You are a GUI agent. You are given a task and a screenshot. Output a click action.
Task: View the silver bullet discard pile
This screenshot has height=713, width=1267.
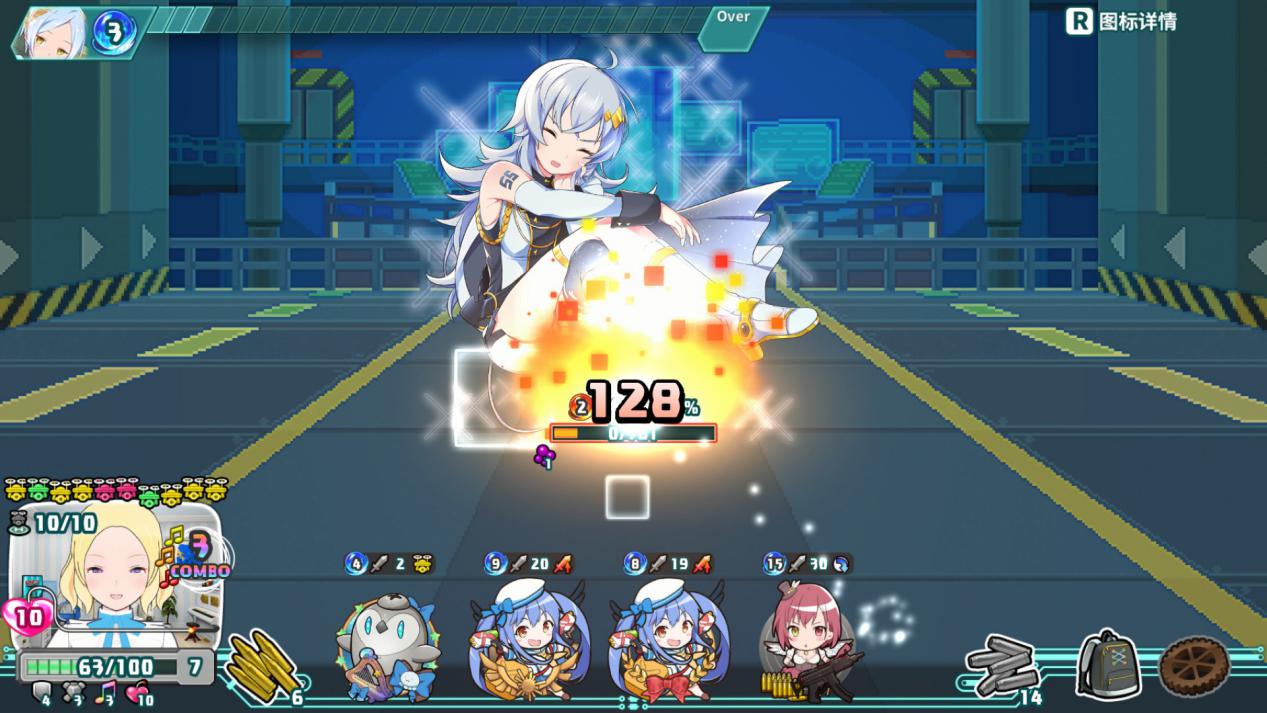1003,665
